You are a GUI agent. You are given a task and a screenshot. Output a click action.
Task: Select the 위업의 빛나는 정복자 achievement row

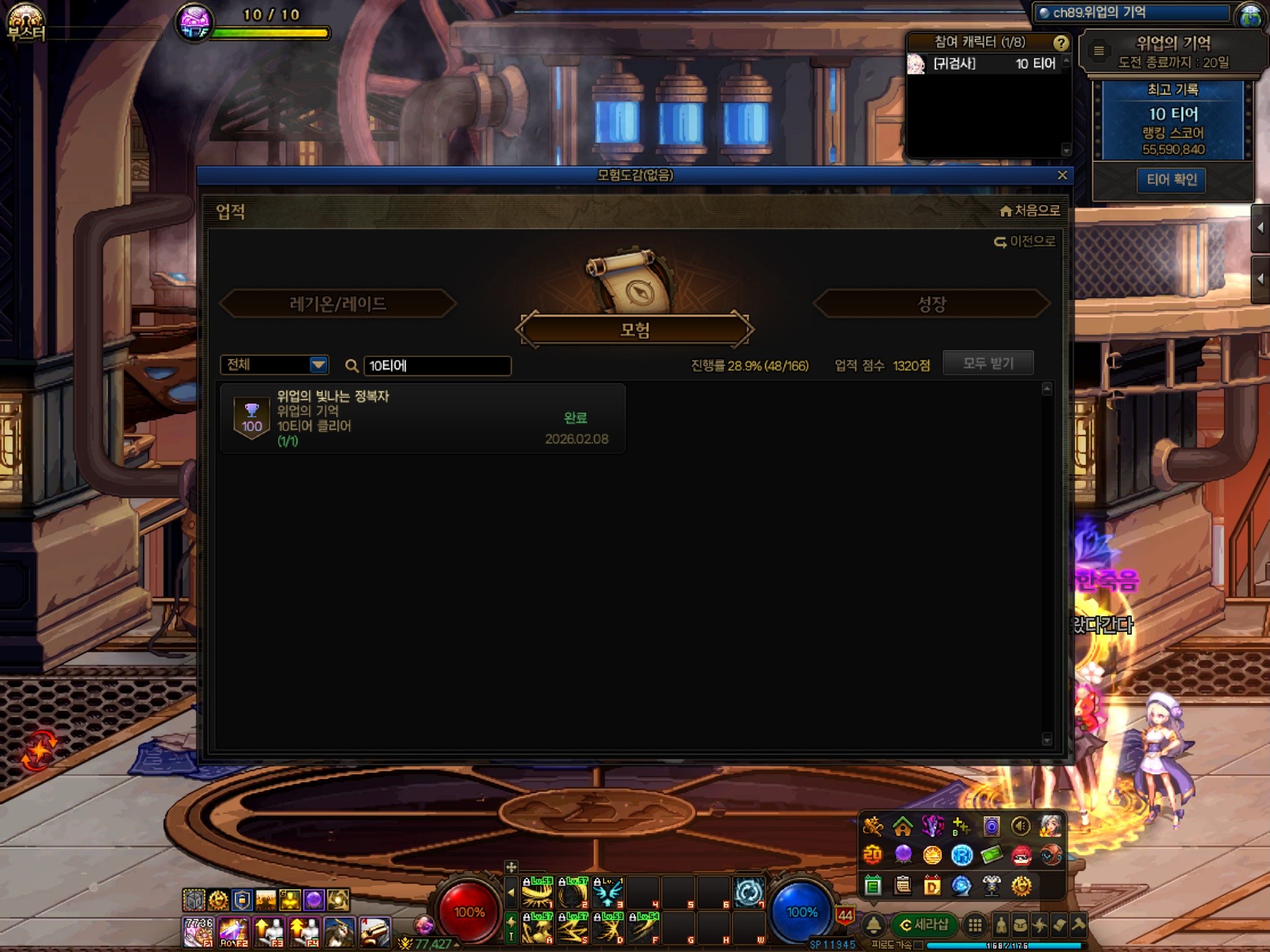click(422, 418)
